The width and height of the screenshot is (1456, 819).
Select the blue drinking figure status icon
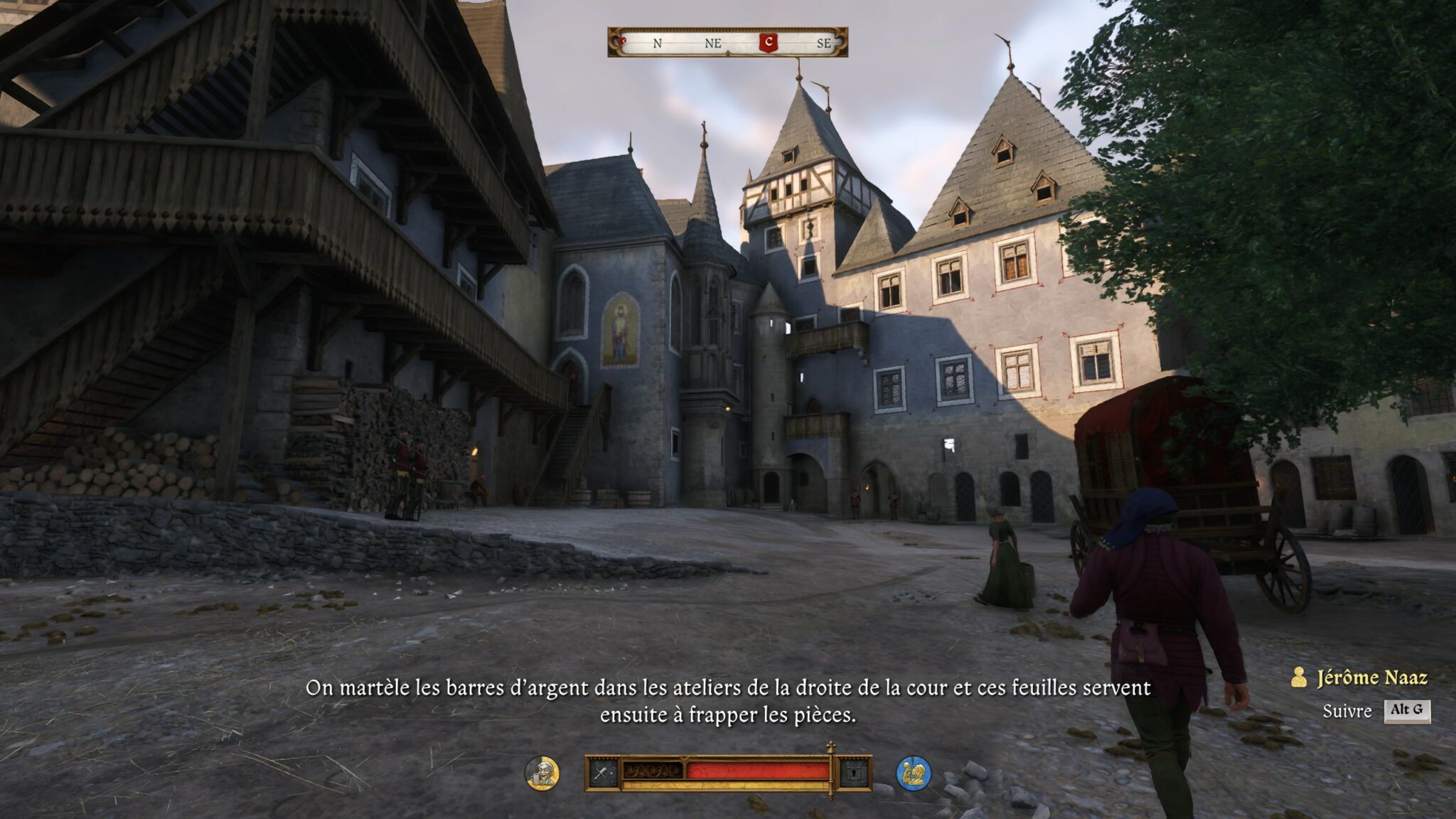click(x=914, y=773)
